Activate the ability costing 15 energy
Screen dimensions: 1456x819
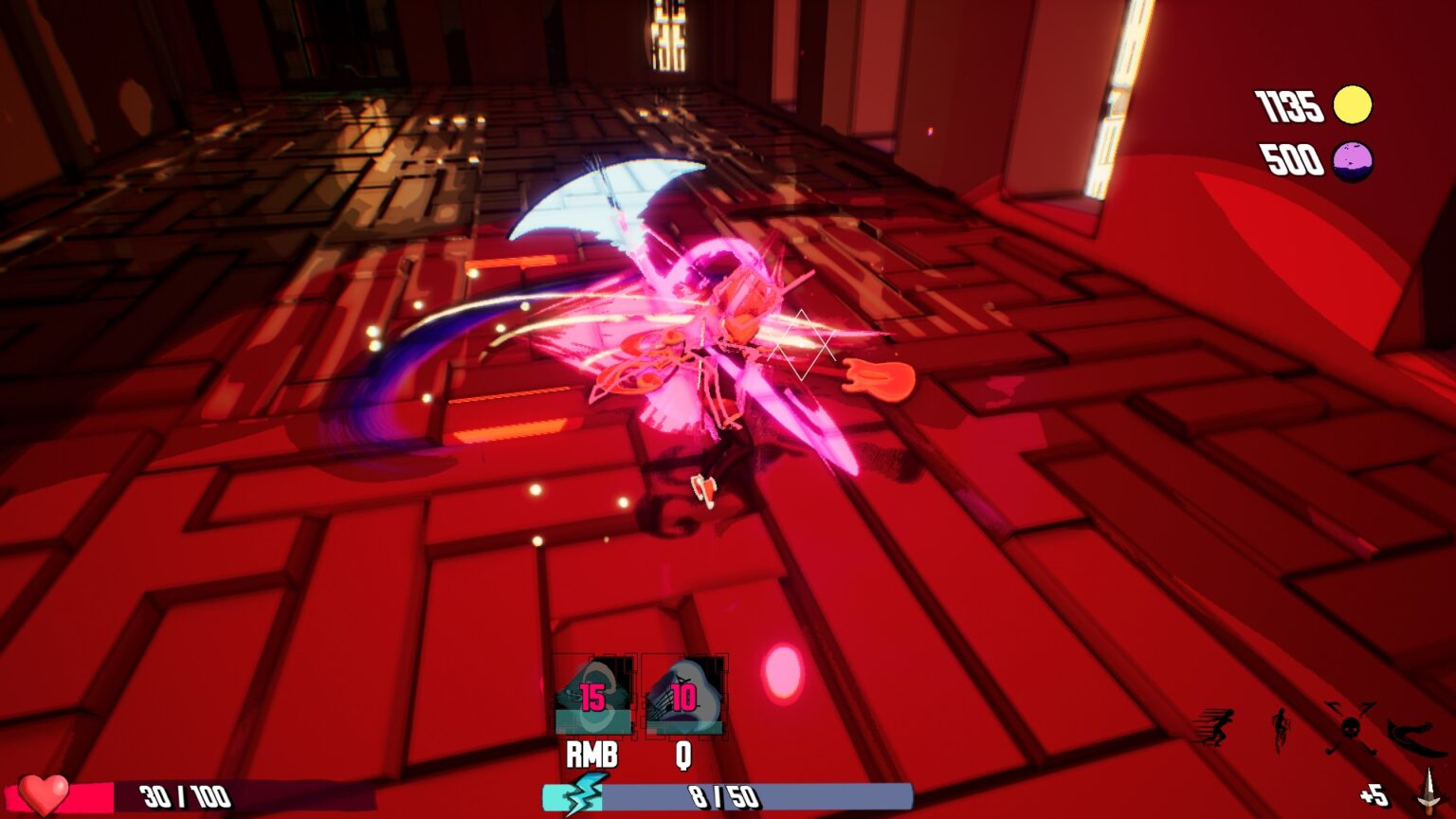593,697
